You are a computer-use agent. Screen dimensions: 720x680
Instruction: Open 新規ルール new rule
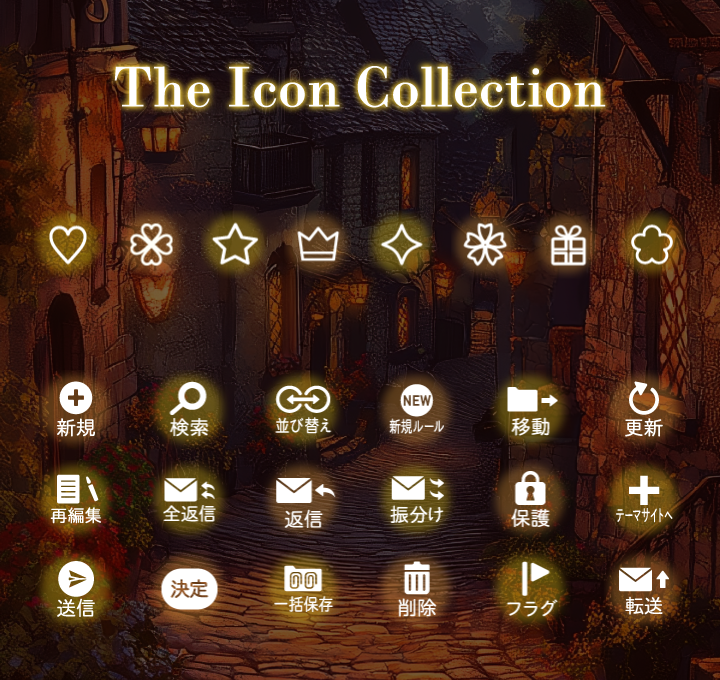click(x=416, y=410)
